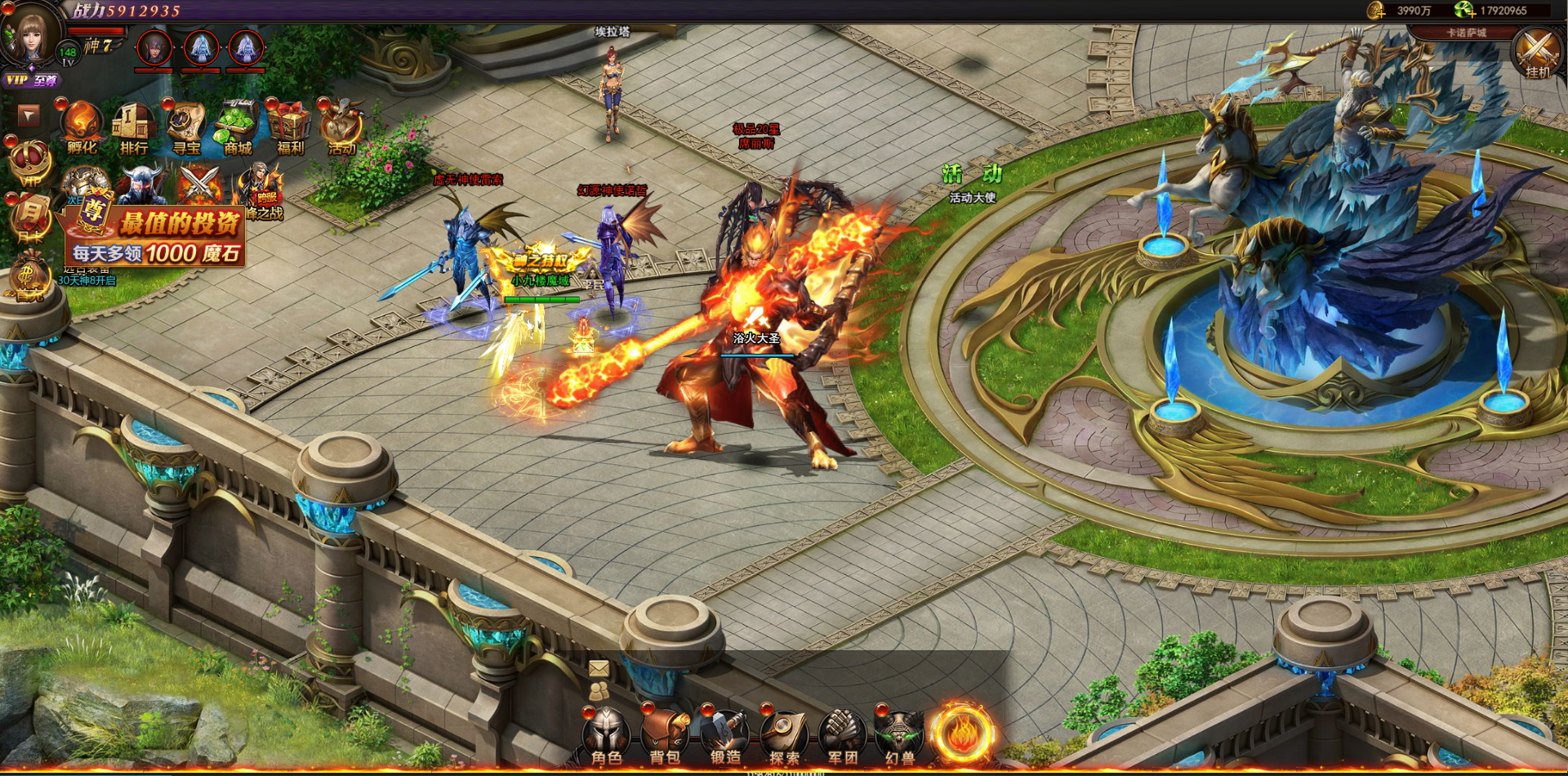Image resolution: width=1568 pixels, height=776 pixels.
Task: Open the 背包 backpack inventory
Action: tap(665, 734)
